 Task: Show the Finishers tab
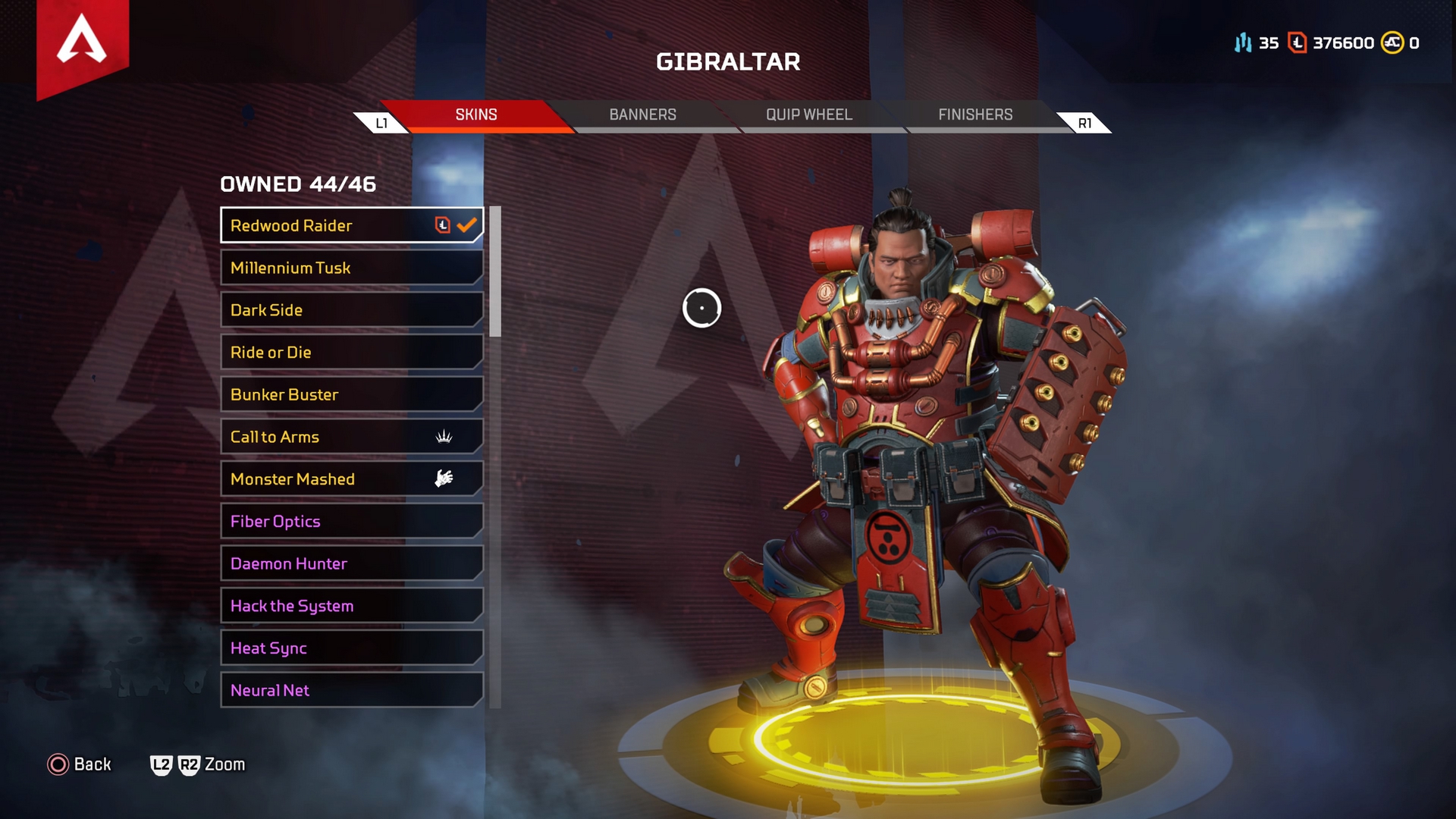pyautogui.click(x=975, y=115)
